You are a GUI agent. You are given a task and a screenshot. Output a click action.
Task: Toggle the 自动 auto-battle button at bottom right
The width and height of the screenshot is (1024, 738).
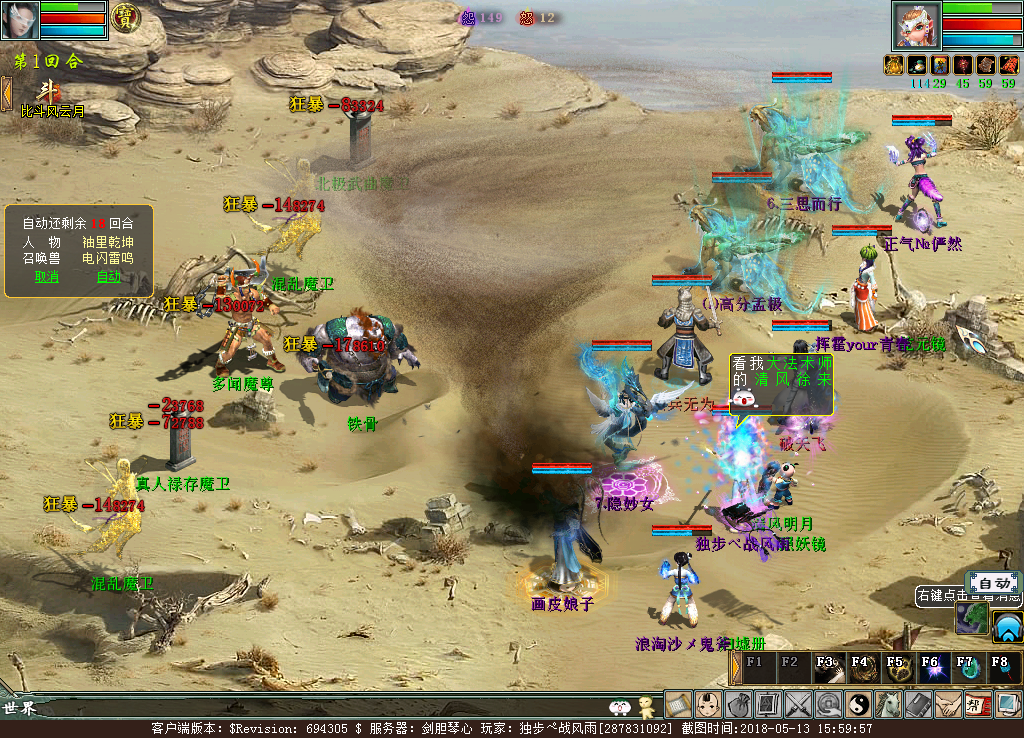click(993, 583)
